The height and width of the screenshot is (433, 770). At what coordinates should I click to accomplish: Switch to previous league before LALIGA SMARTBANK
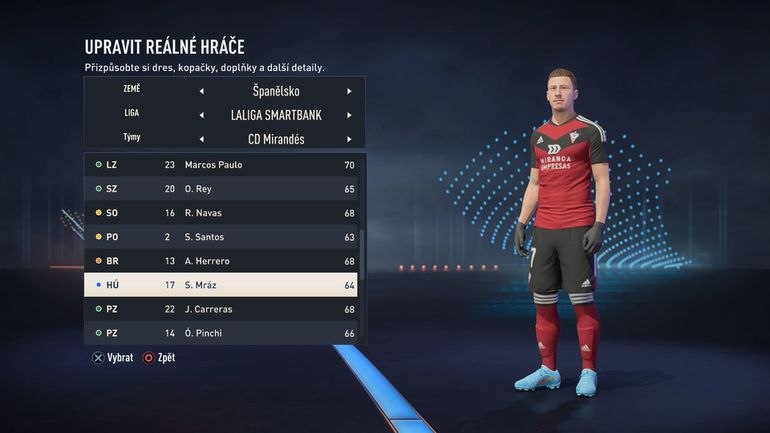point(201,115)
